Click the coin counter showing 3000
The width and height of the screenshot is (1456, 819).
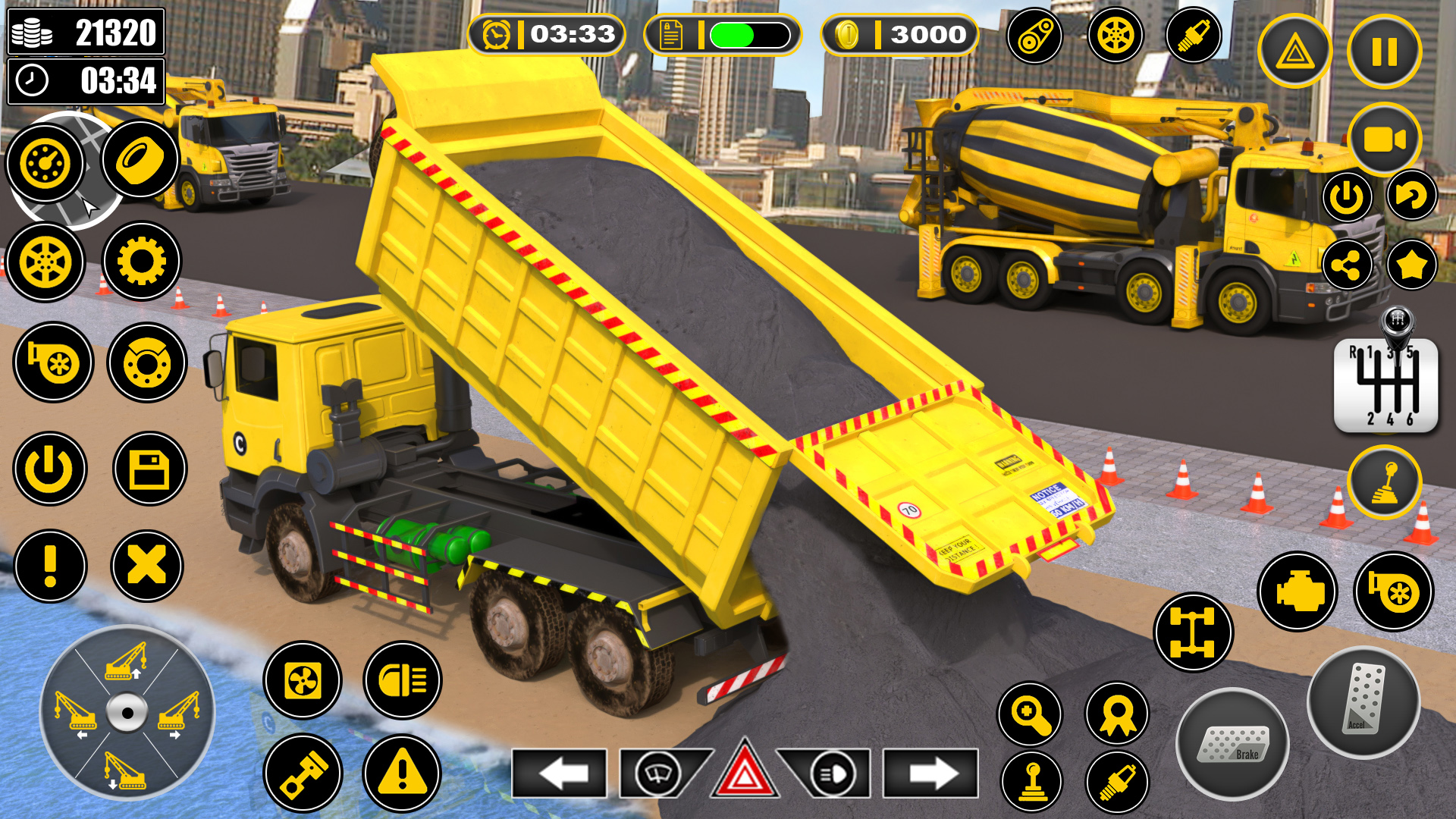pos(899,34)
